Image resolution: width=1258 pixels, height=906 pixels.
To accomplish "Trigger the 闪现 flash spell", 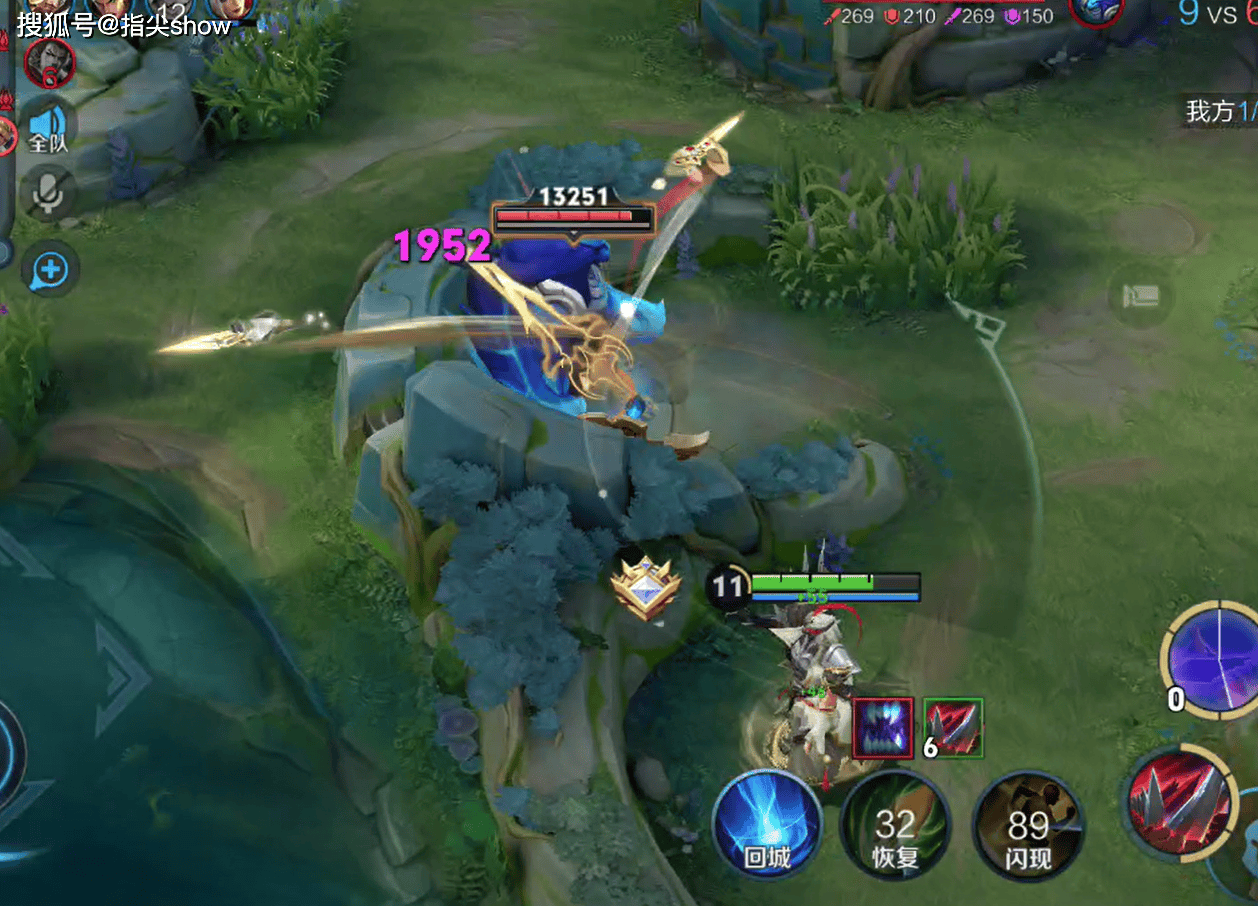I will 1028,826.
